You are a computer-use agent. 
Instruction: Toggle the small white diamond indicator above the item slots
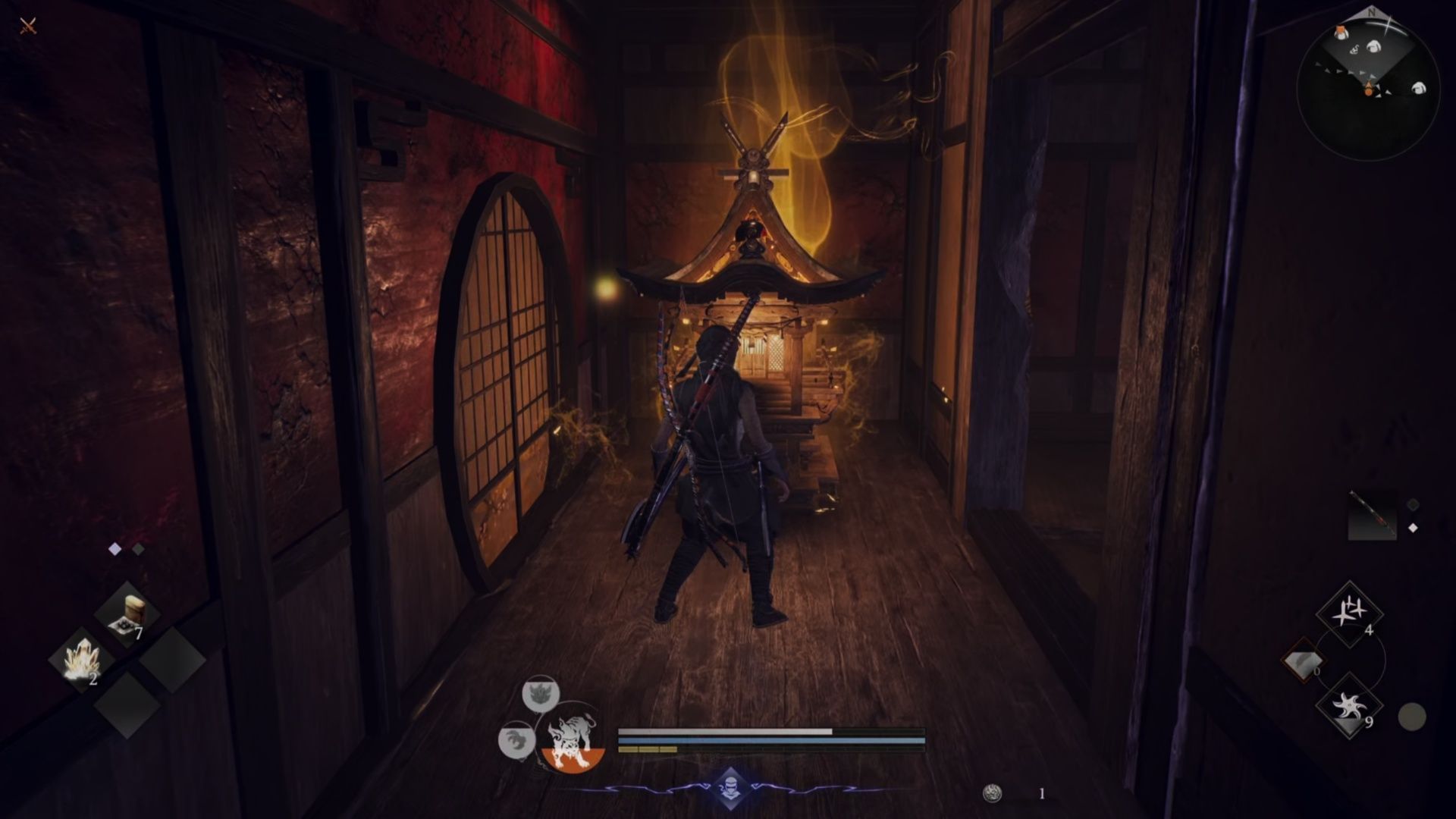pyautogui.click(x=115, y=548)
